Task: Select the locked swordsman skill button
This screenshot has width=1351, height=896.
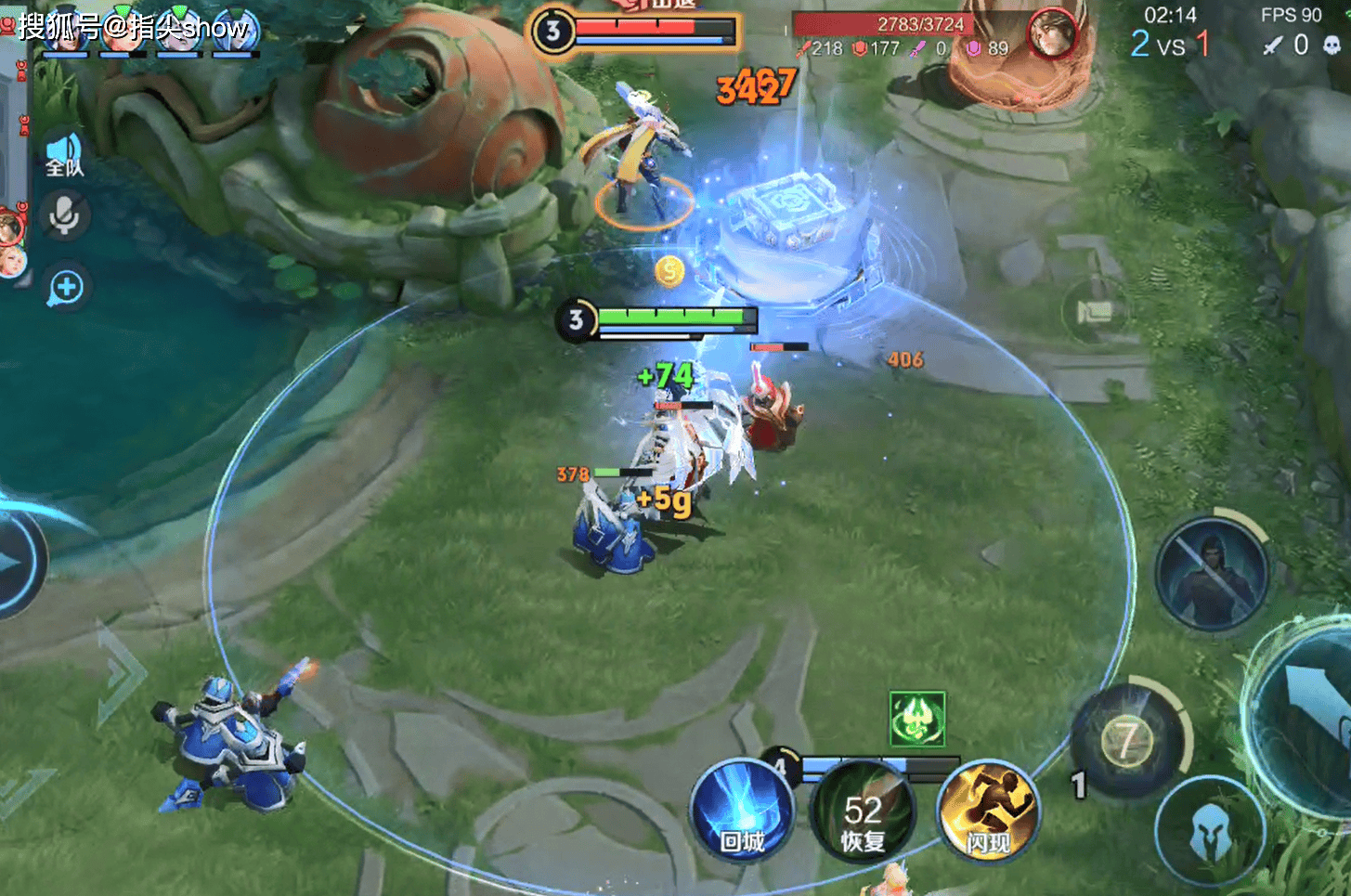Action: [1211, 573]
